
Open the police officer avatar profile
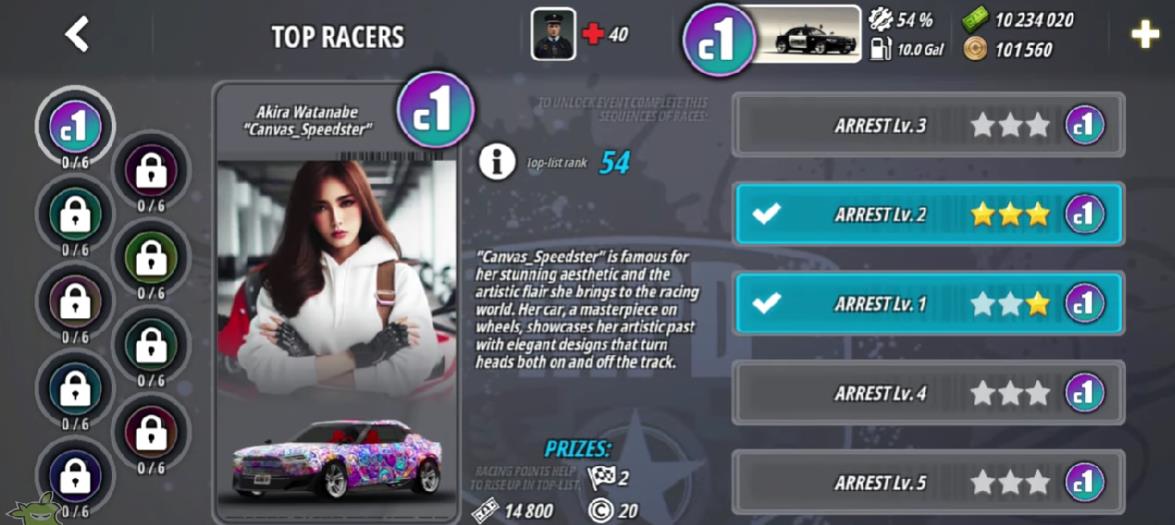click(553, 34)
